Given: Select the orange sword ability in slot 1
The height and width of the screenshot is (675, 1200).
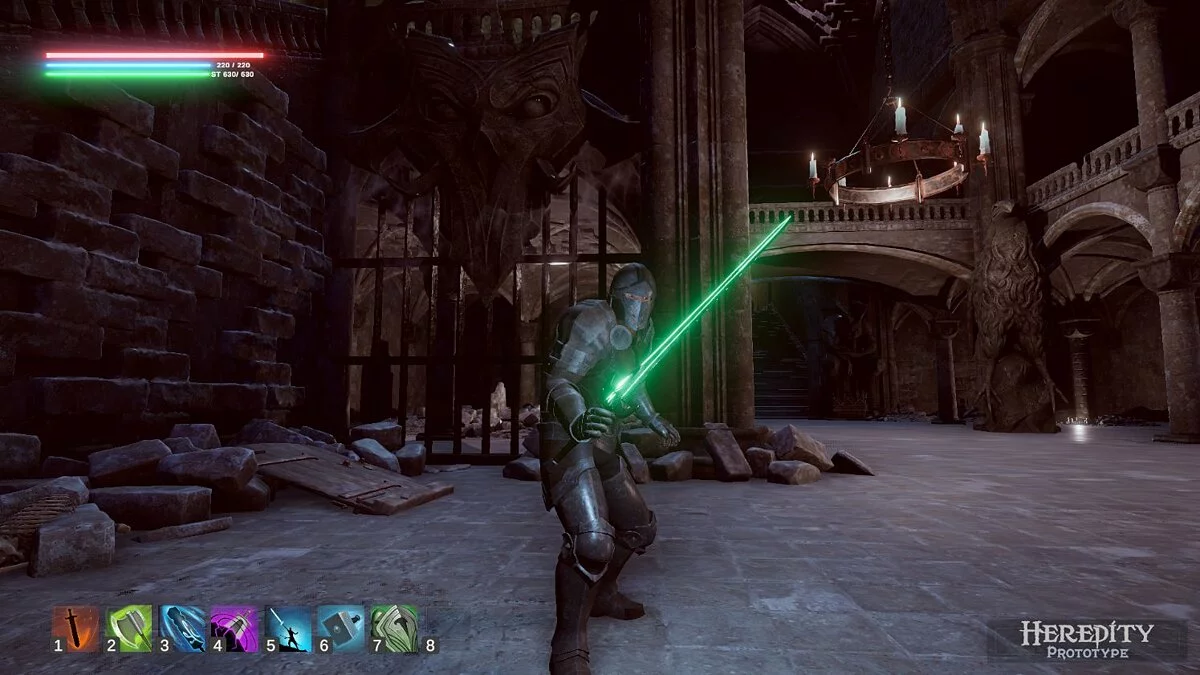Looking at the screenshot, I should 76,629.
